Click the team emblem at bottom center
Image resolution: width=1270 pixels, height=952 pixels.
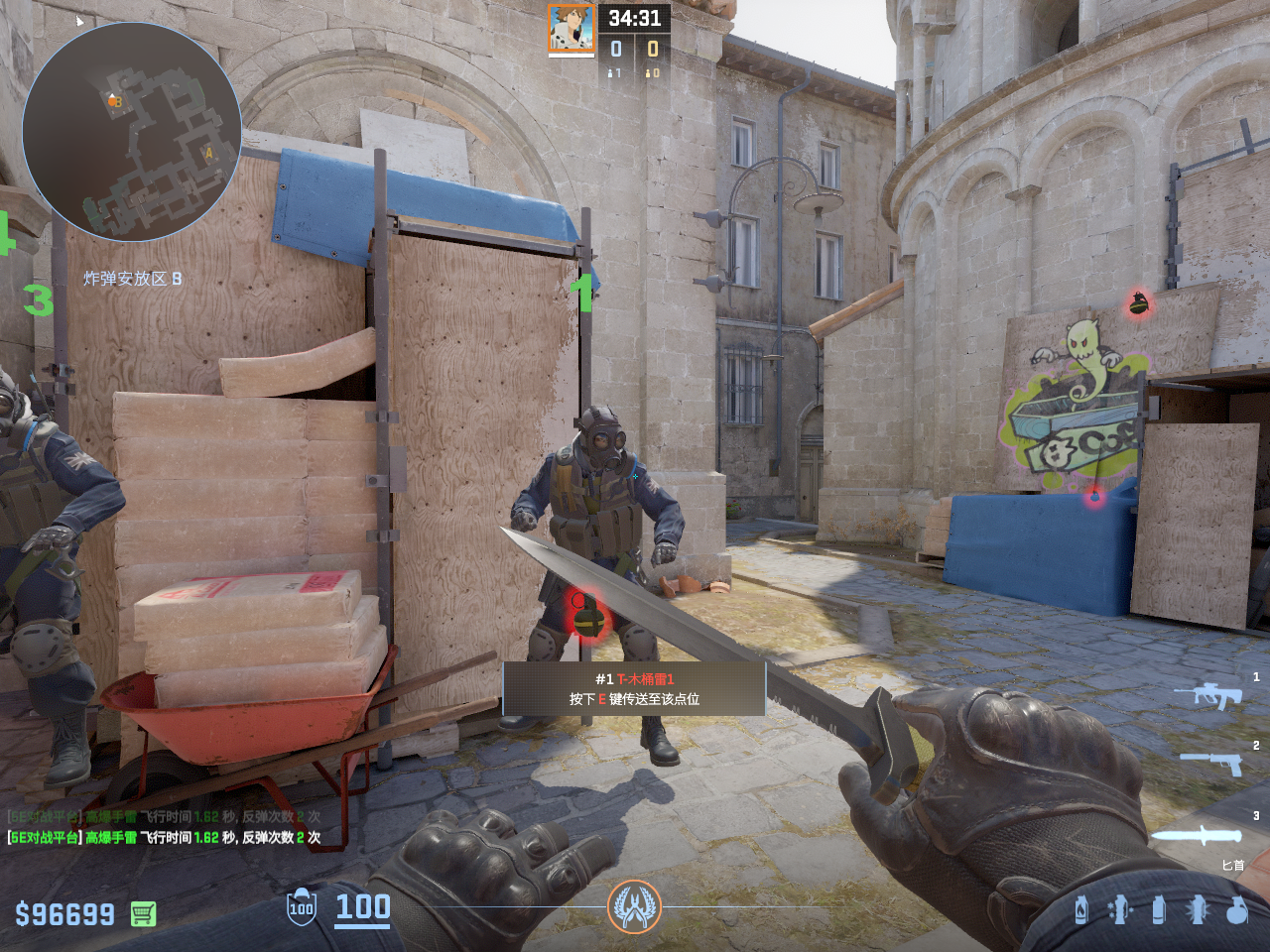click(x=634, y=906)
